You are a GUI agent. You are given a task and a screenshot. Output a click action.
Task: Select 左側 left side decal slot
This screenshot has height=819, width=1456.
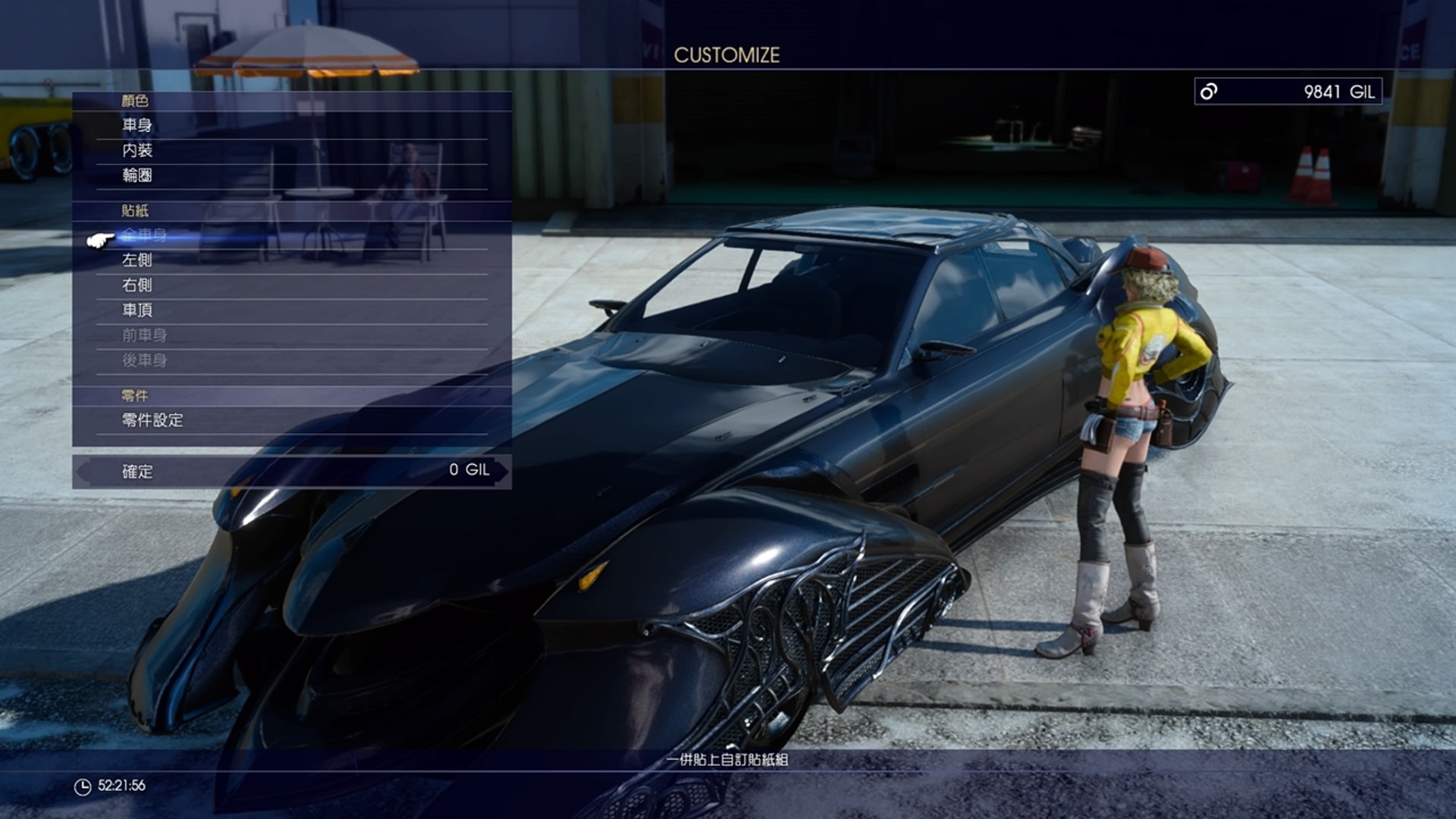click(138, 260)
